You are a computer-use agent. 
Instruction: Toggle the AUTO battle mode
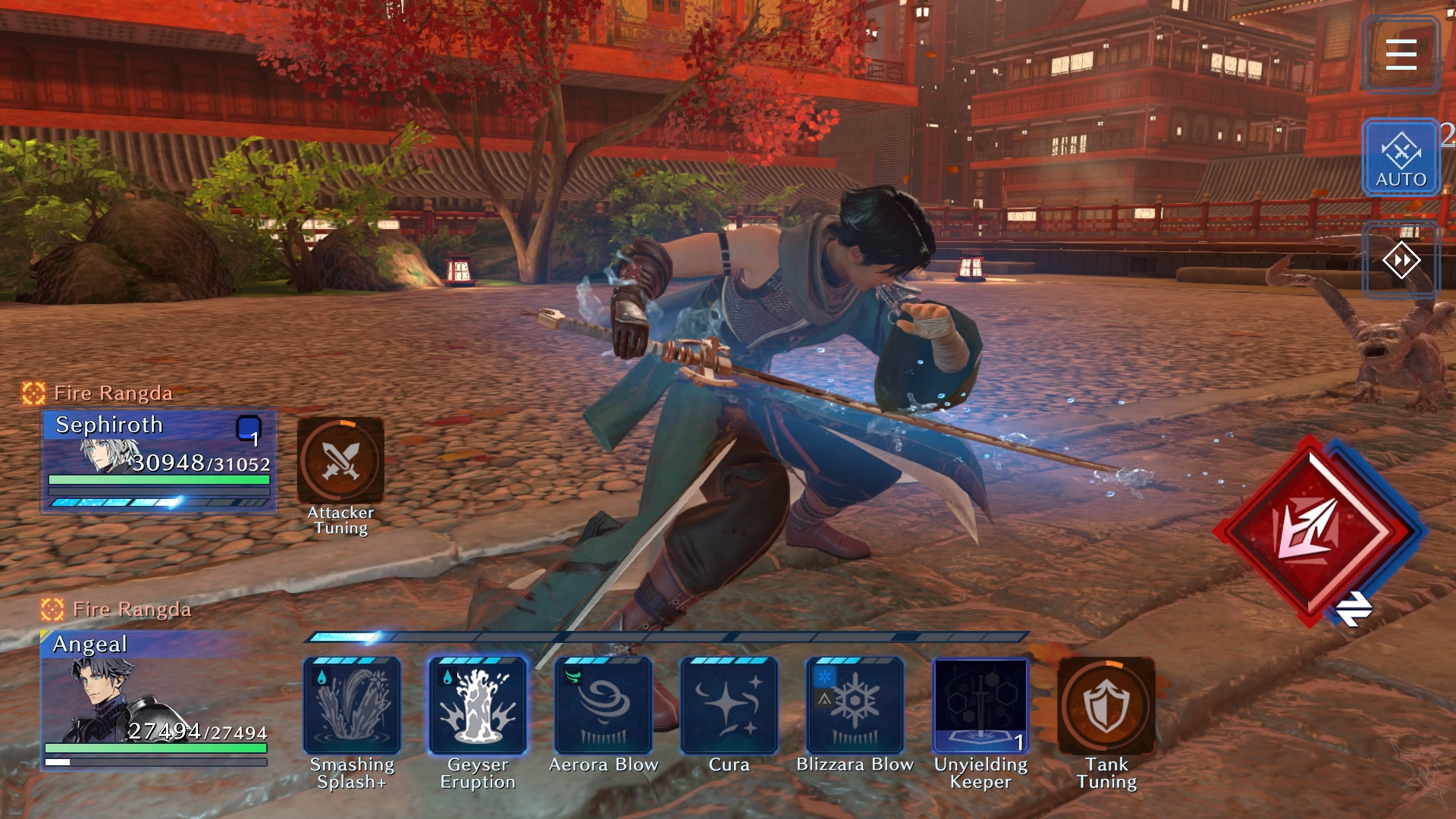tap(1400, 158)
